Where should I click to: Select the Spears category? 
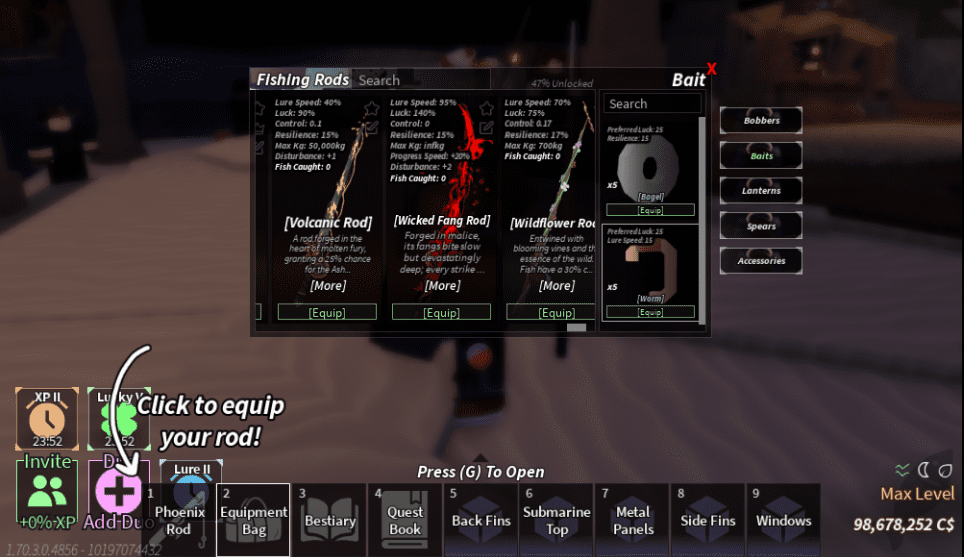coord(761,226)
